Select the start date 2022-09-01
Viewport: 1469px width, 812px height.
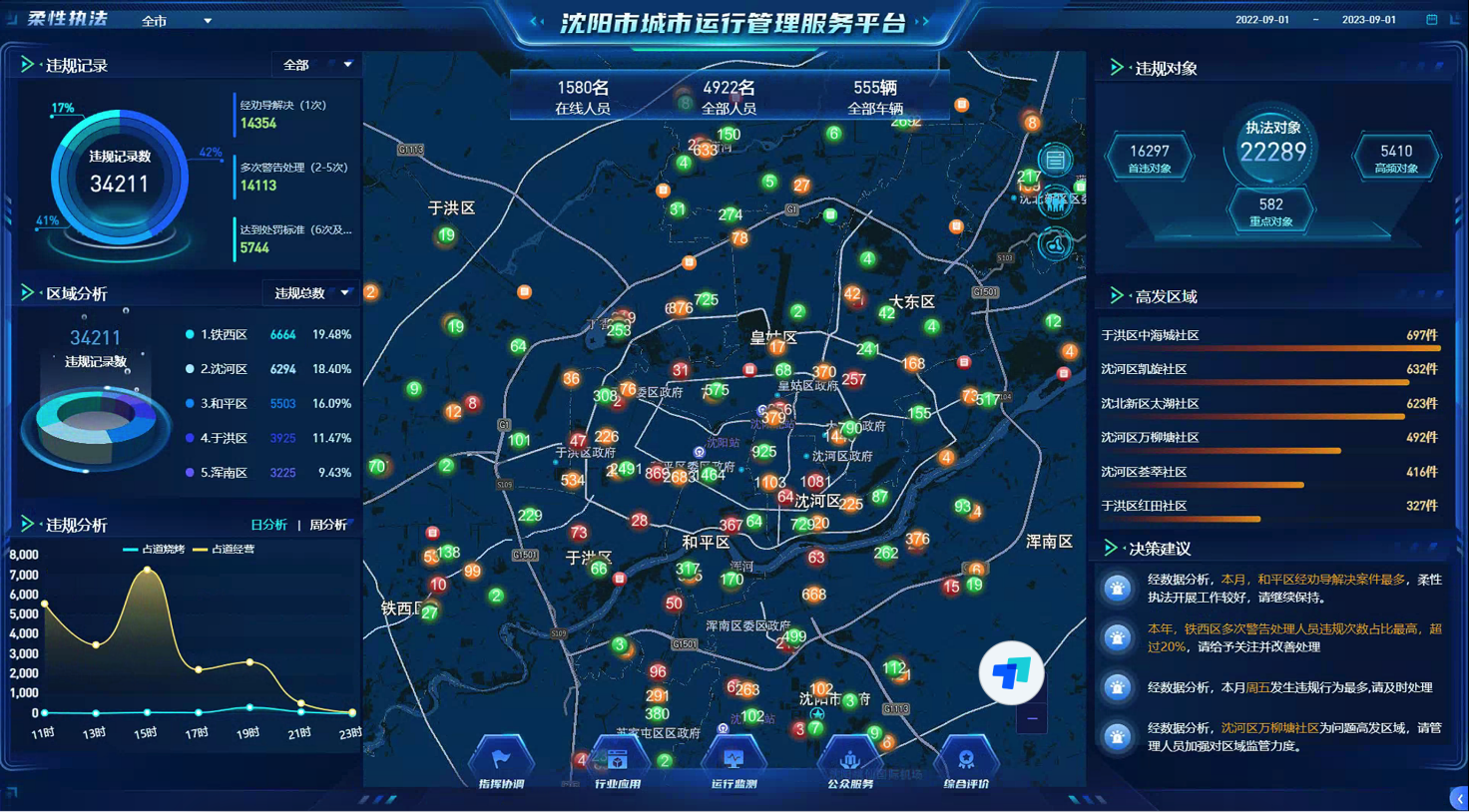1261,20
